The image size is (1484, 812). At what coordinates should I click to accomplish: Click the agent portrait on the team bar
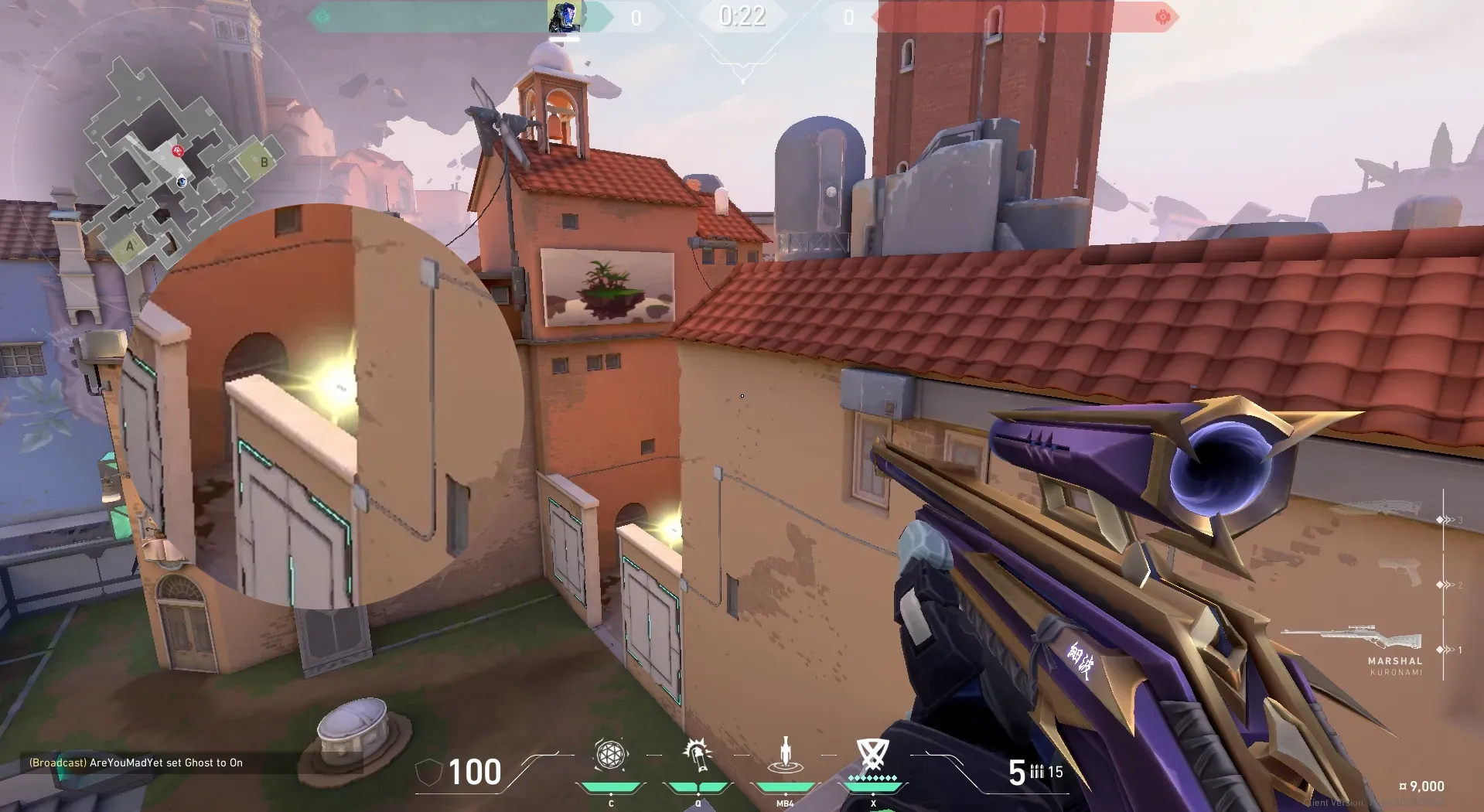[x=564, y=17]
